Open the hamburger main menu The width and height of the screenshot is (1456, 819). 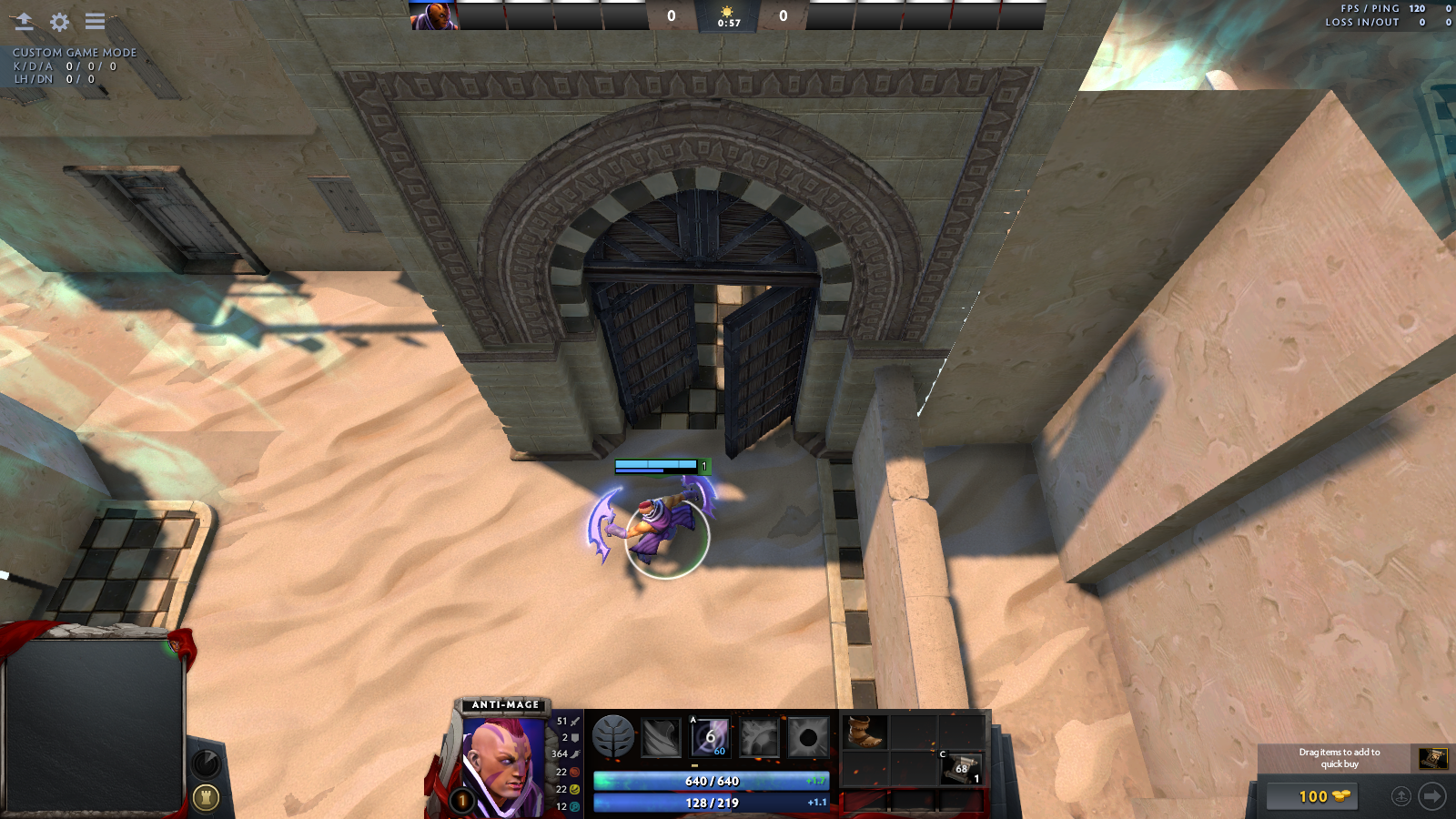95,21
